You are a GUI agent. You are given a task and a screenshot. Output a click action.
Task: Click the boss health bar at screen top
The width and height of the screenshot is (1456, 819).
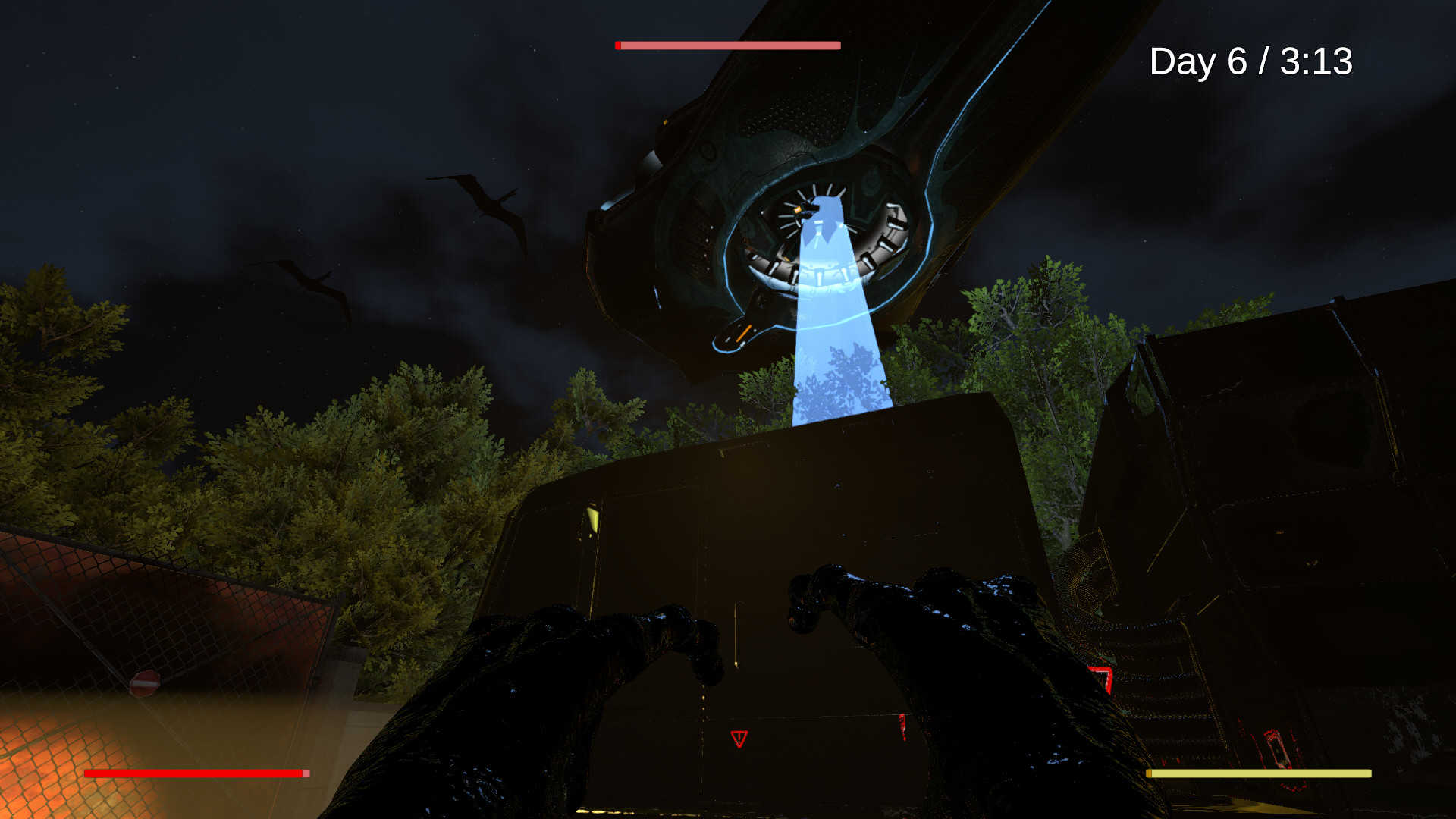[x=728, y=45]
